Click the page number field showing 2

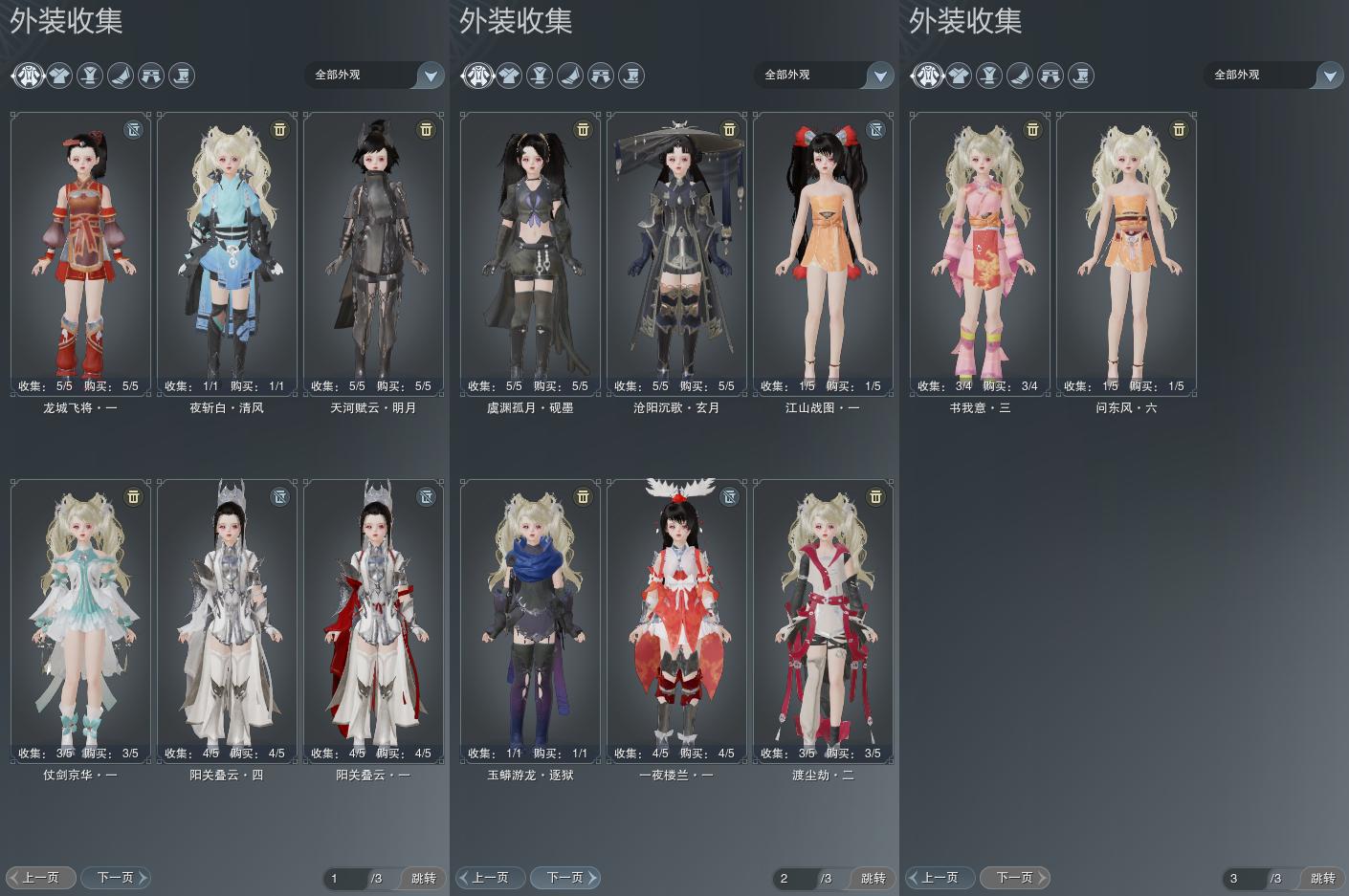pyautogui.click(x=794, y=878)
